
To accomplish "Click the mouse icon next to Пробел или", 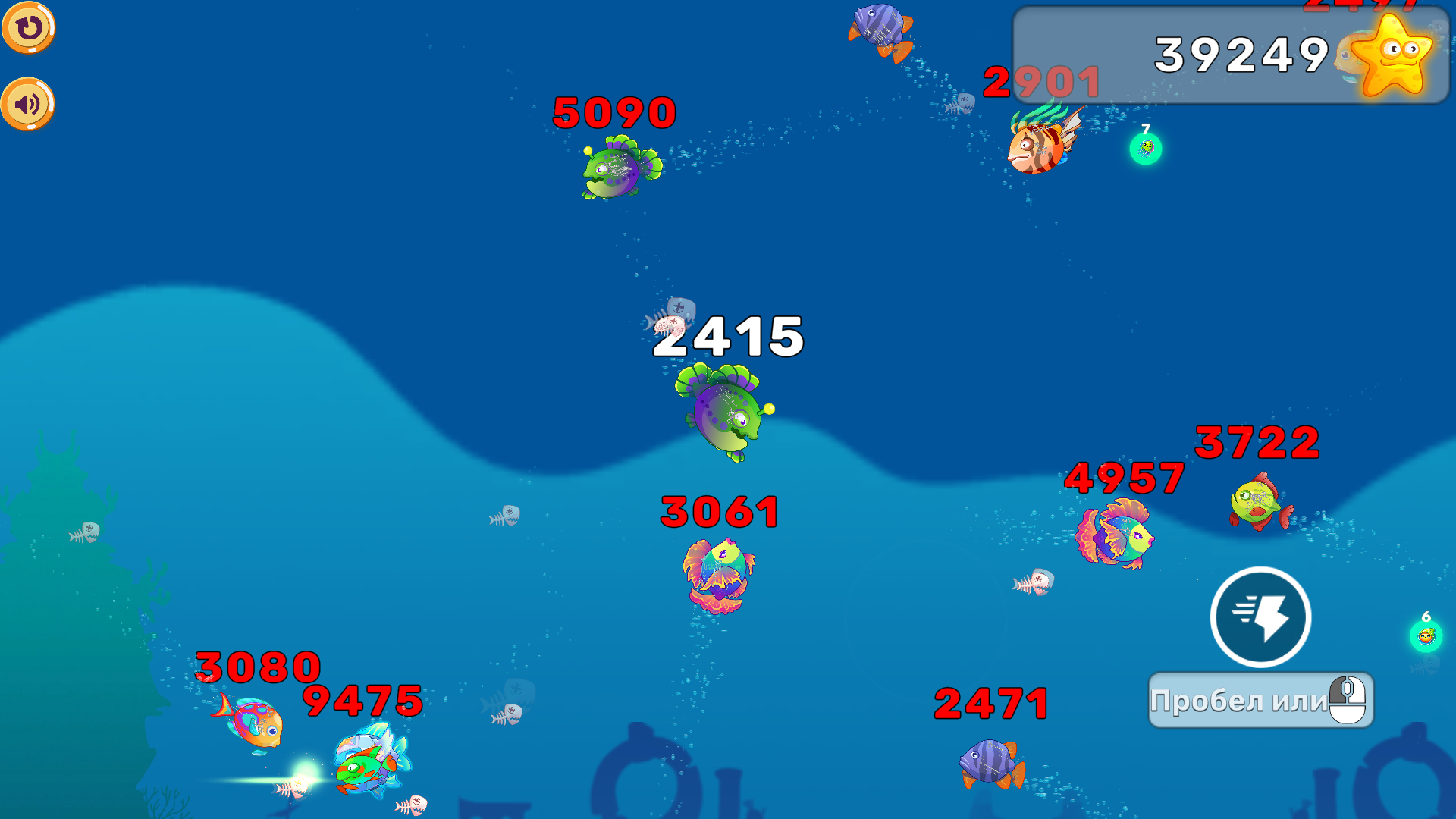I will click(1346, 699).
